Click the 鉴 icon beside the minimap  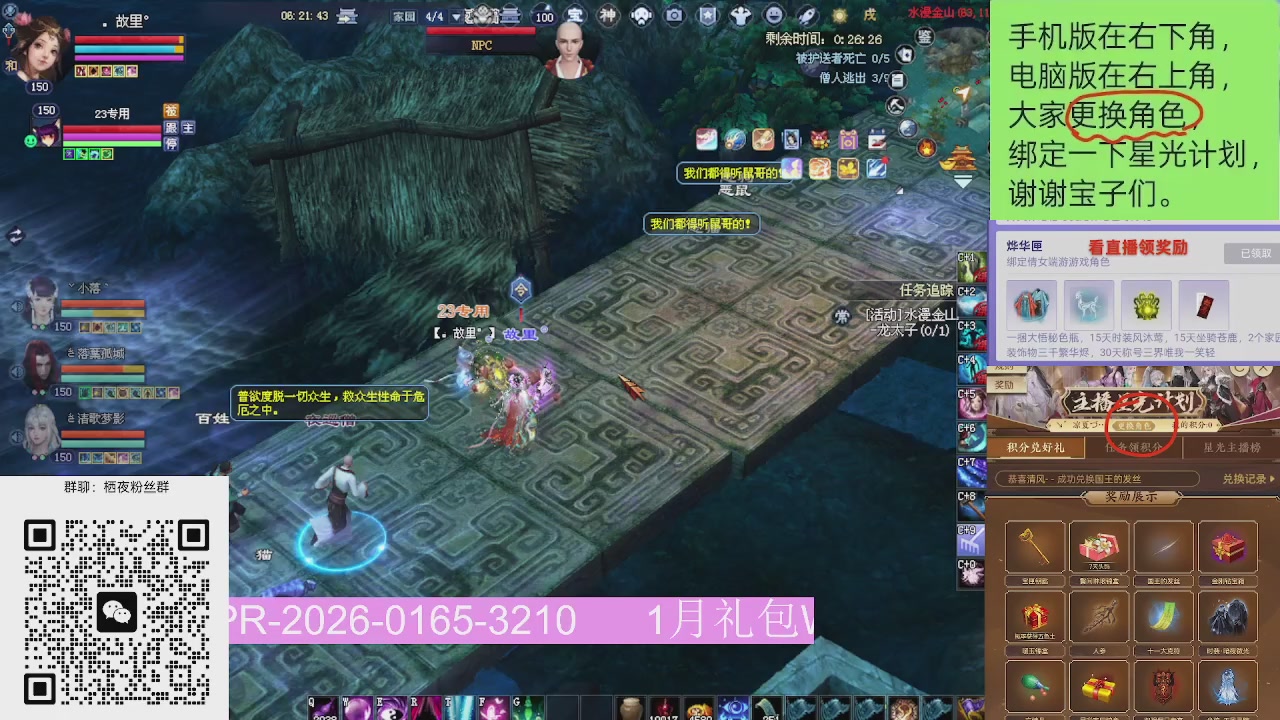[x=924, y=38]
